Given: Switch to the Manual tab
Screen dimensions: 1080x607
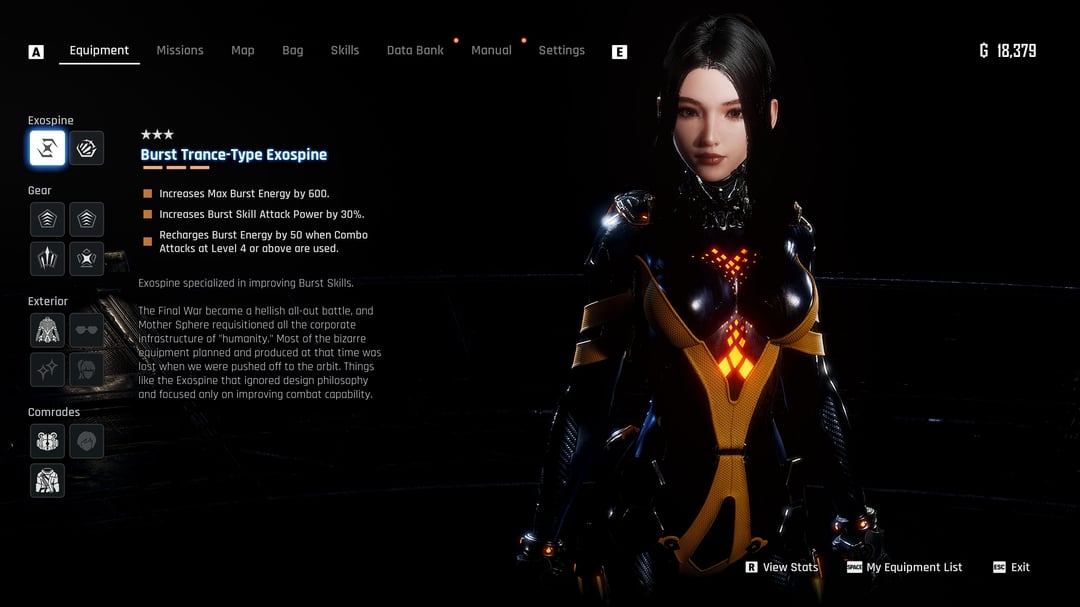Looking at the screenshot, I should tap(491, 50).
